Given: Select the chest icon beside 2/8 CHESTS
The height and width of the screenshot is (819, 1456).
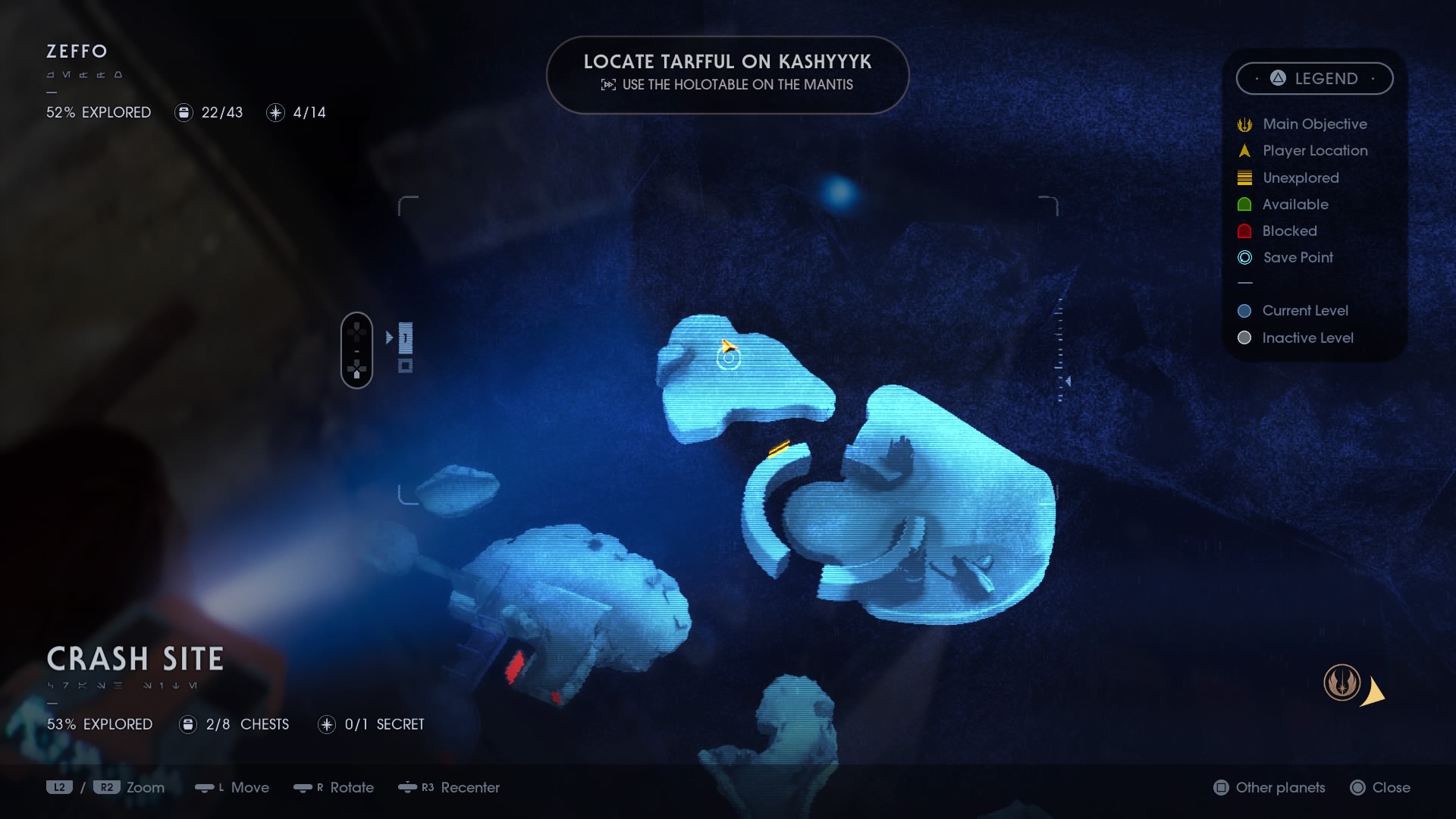Looking at the screenshot, I should click(187, 724).
